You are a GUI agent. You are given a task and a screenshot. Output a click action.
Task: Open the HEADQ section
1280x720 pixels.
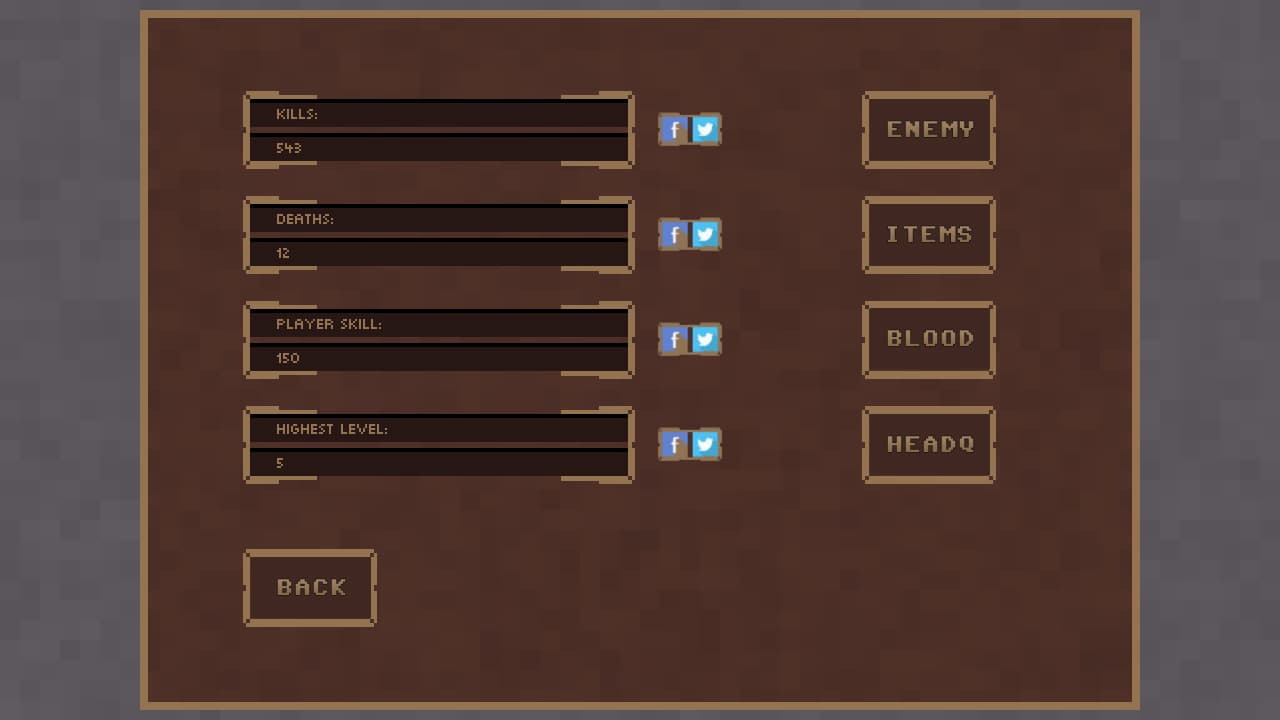coord(928,444)
